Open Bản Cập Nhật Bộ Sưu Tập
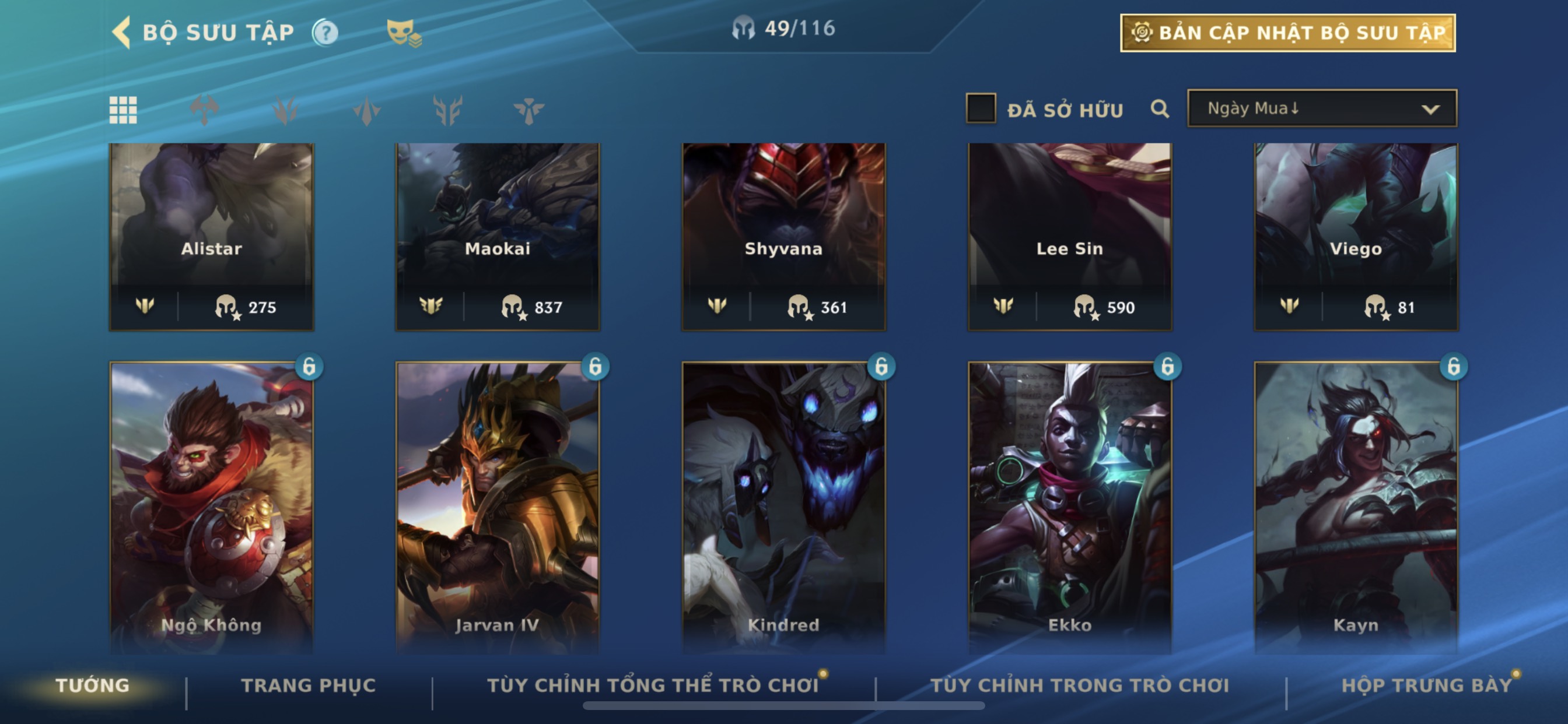 [1287, 33]
